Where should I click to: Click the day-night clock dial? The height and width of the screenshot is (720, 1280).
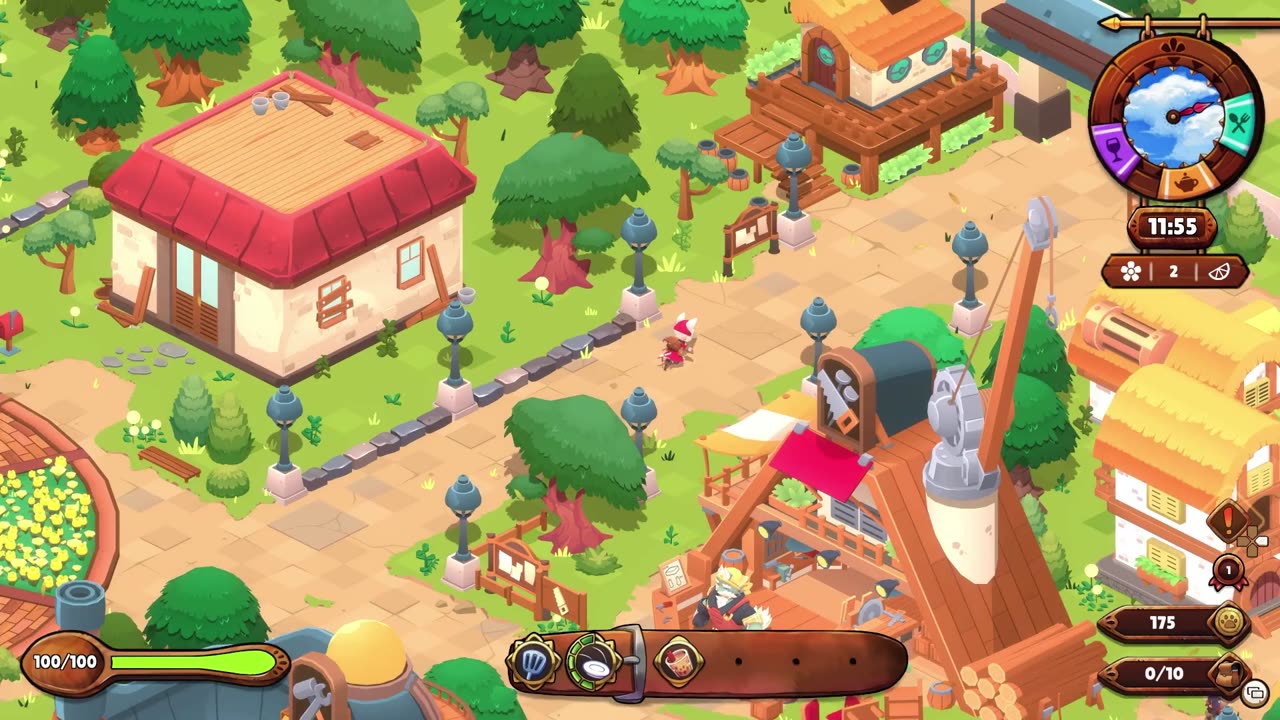(x=1174, y=116)
